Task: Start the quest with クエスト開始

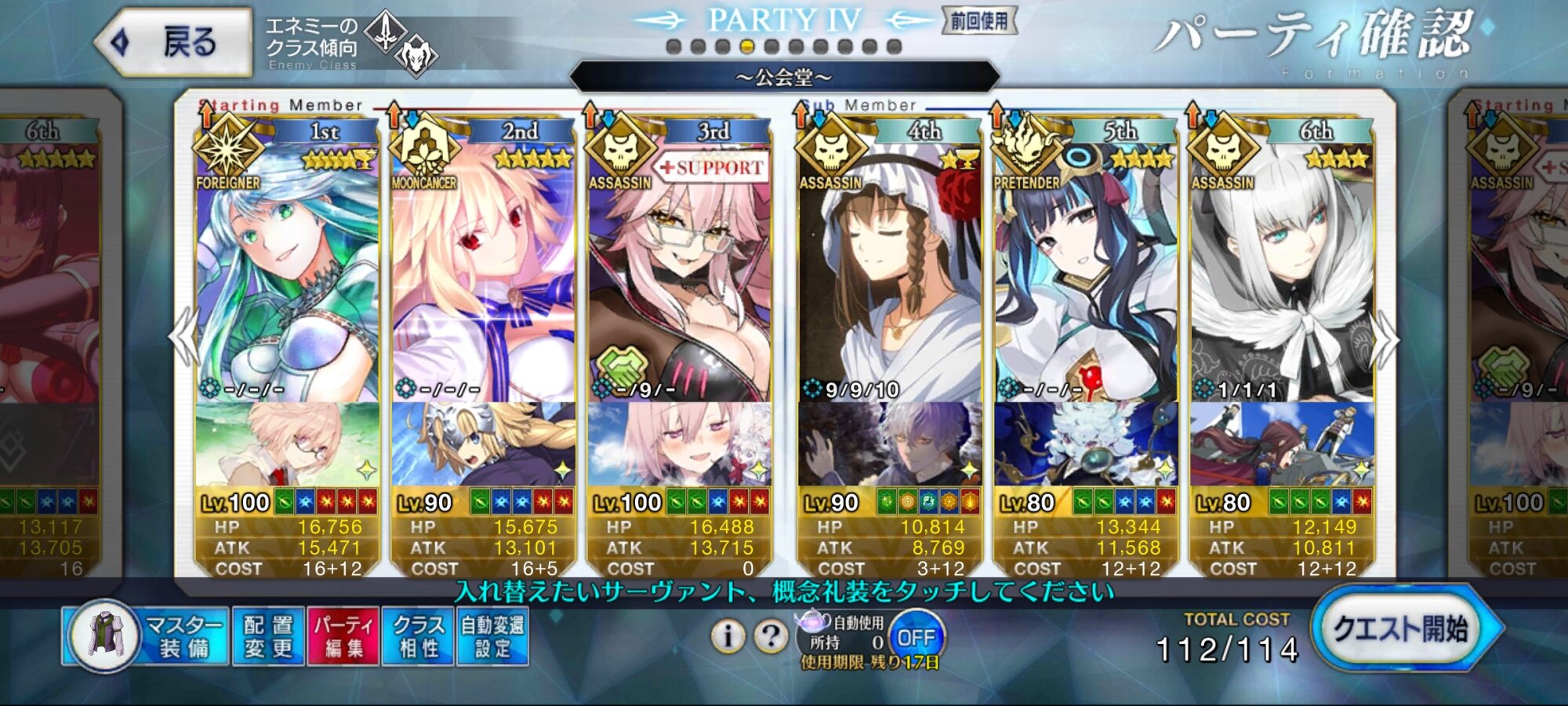Action: [1402, 629]
